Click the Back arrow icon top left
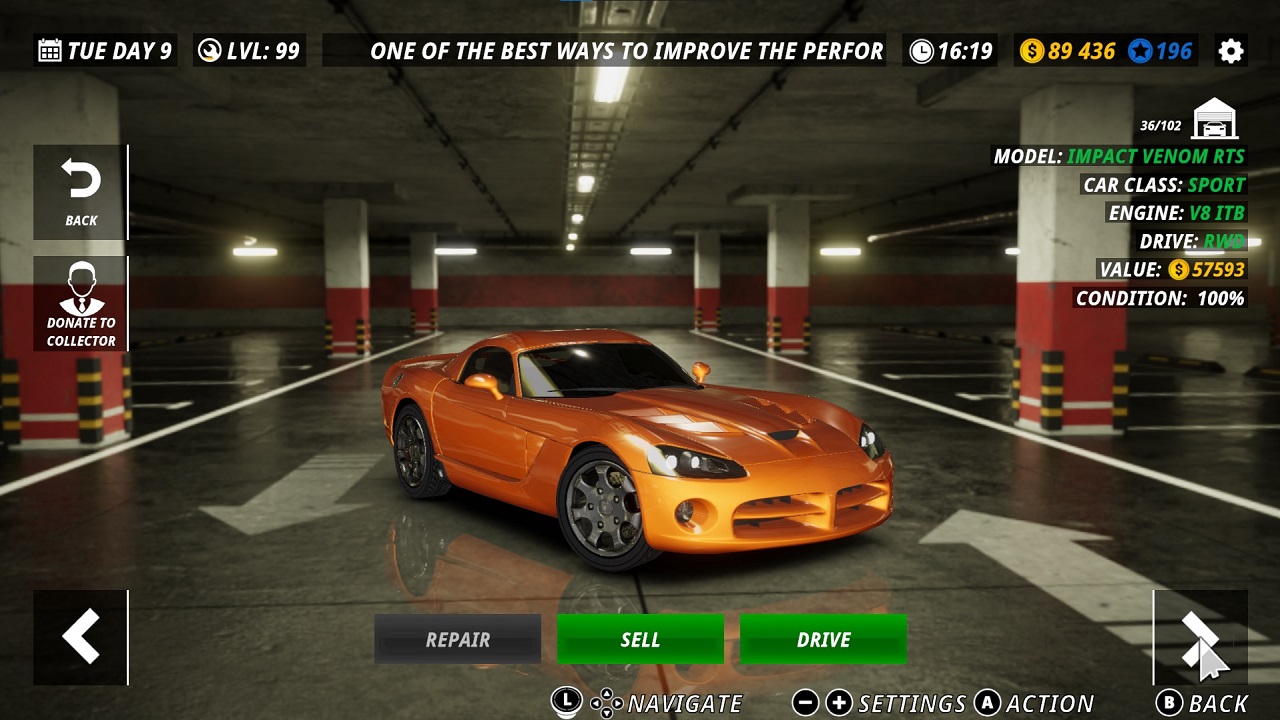Viewport: 1280px width, 720px height. click(x=80, y=190)
